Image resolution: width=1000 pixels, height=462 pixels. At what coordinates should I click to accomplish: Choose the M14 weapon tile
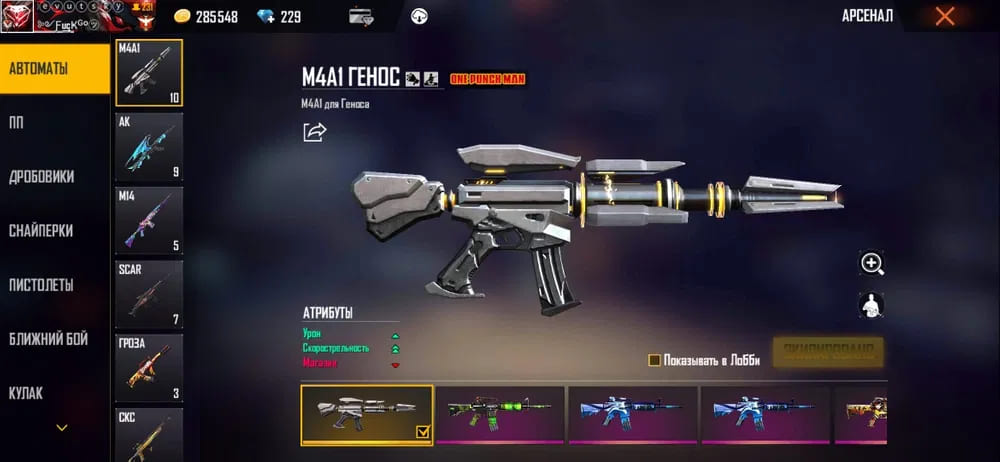pyautogui.click(x=150, y=220)
